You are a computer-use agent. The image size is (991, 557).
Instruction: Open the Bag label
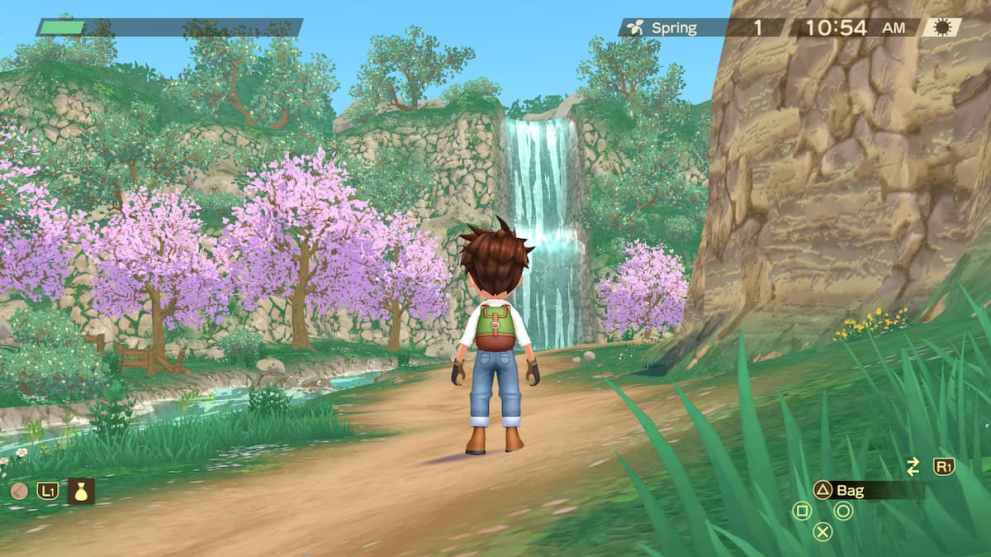tap(851, 490)
